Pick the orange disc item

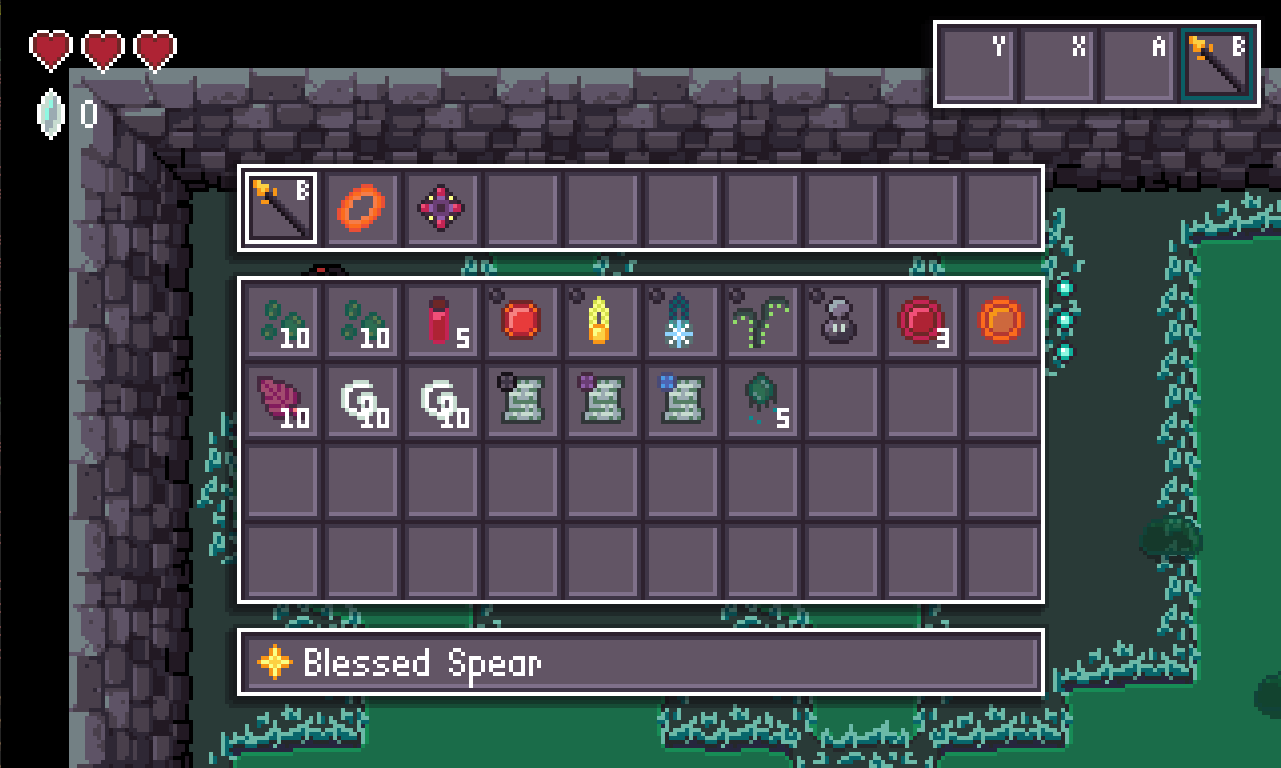tap(1001, 320)
